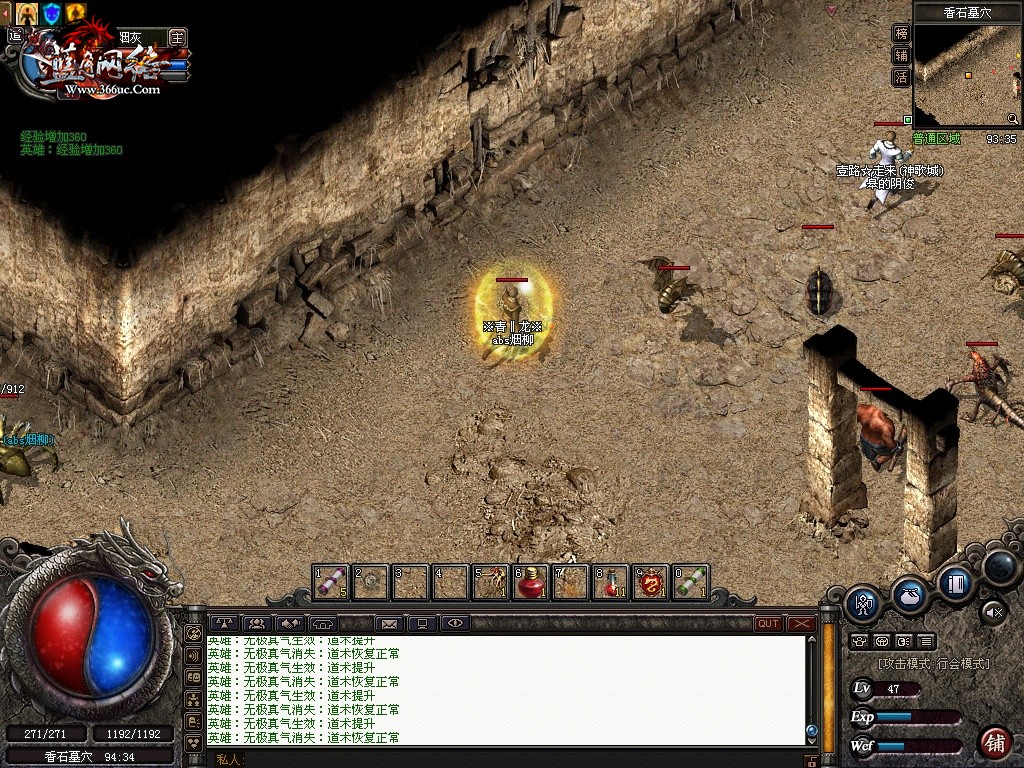Click the trade scales button

coord(222,623)
